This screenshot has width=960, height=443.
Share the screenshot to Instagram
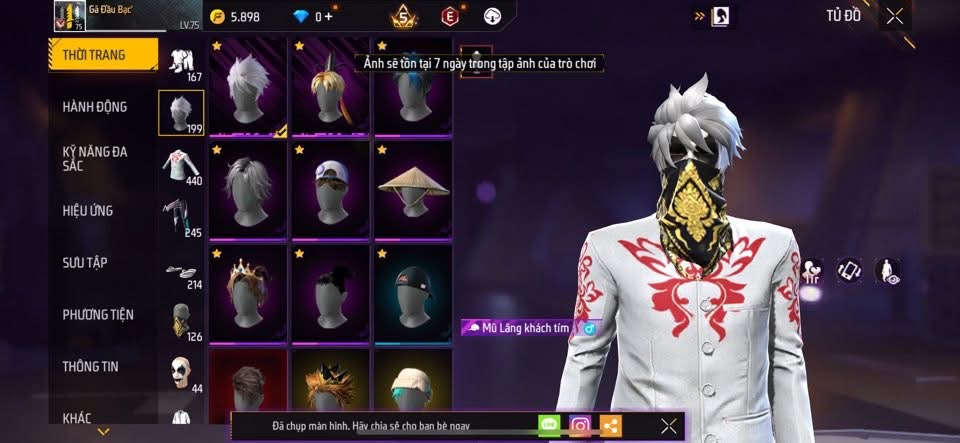pyautogui.click(x=580, y=426)
